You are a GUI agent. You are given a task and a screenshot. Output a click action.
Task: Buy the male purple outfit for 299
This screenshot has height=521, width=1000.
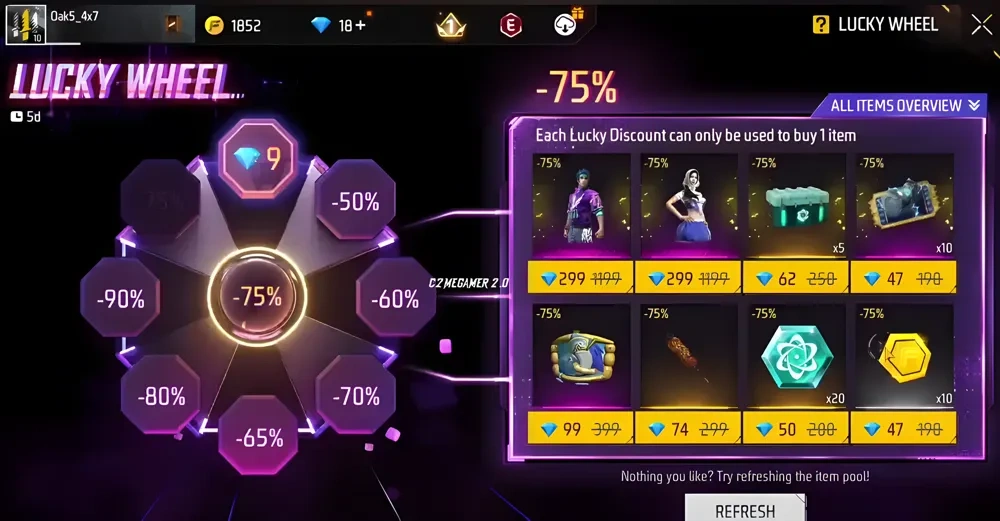click(582, 277)
